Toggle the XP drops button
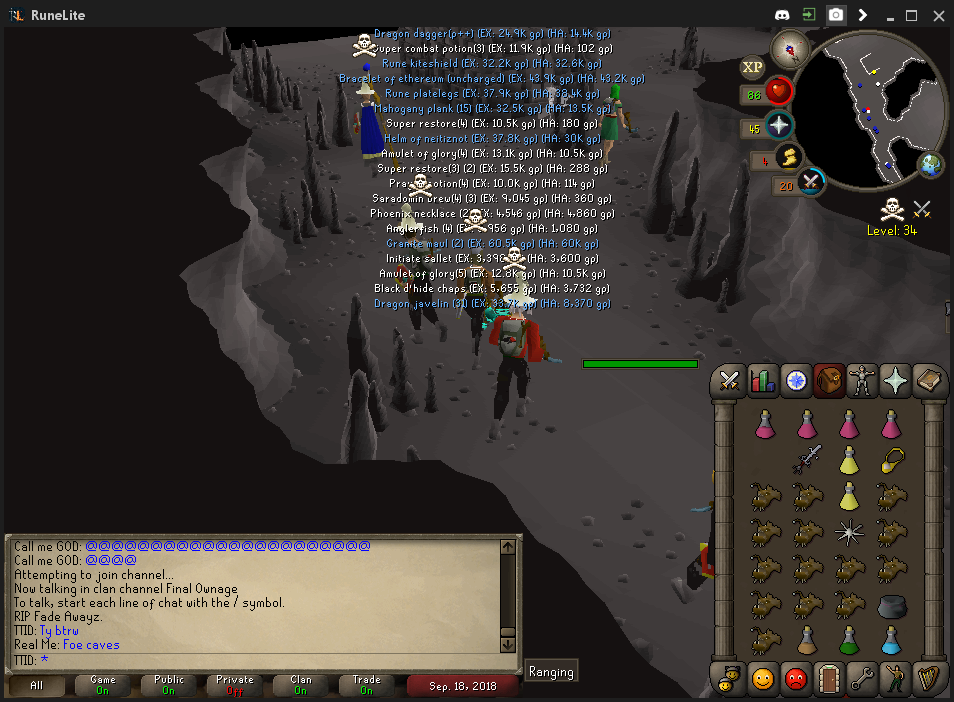This screenshot has height=702, width=954. (x=753, y=67)
